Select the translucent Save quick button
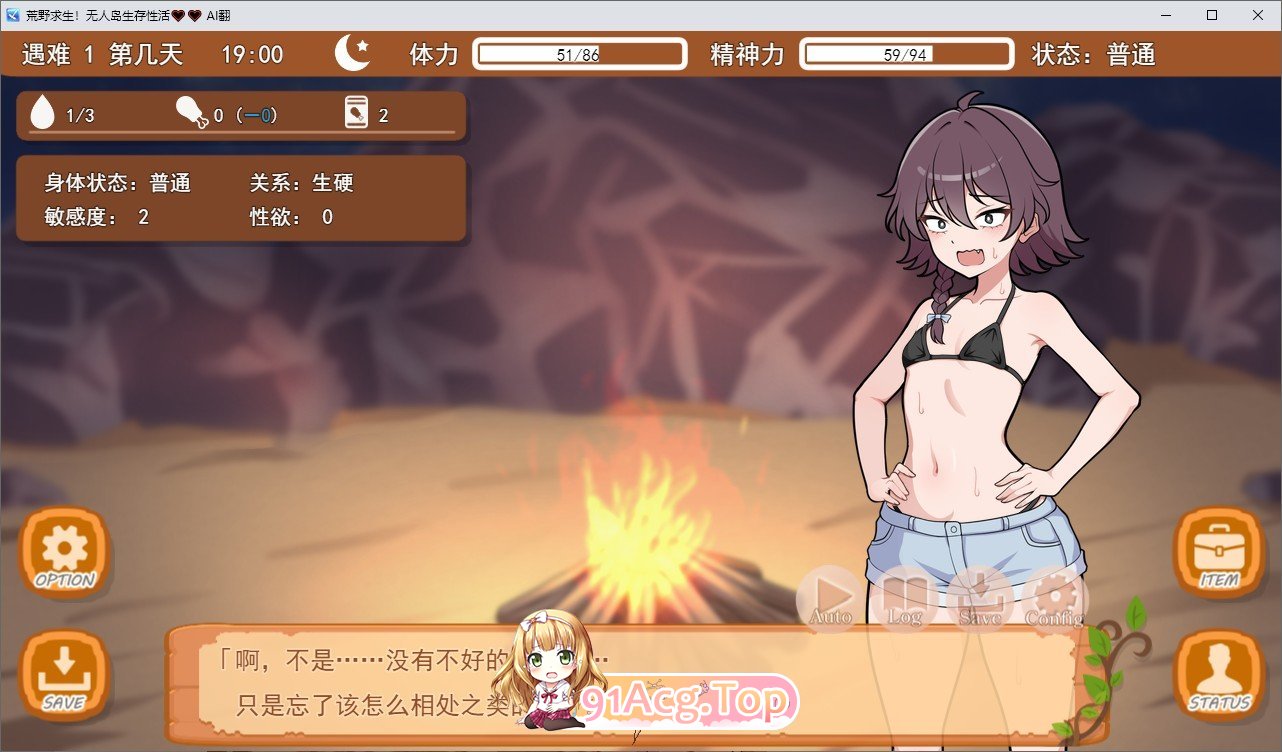Viewport: 1282px width, 752px height. click(979, 599)
